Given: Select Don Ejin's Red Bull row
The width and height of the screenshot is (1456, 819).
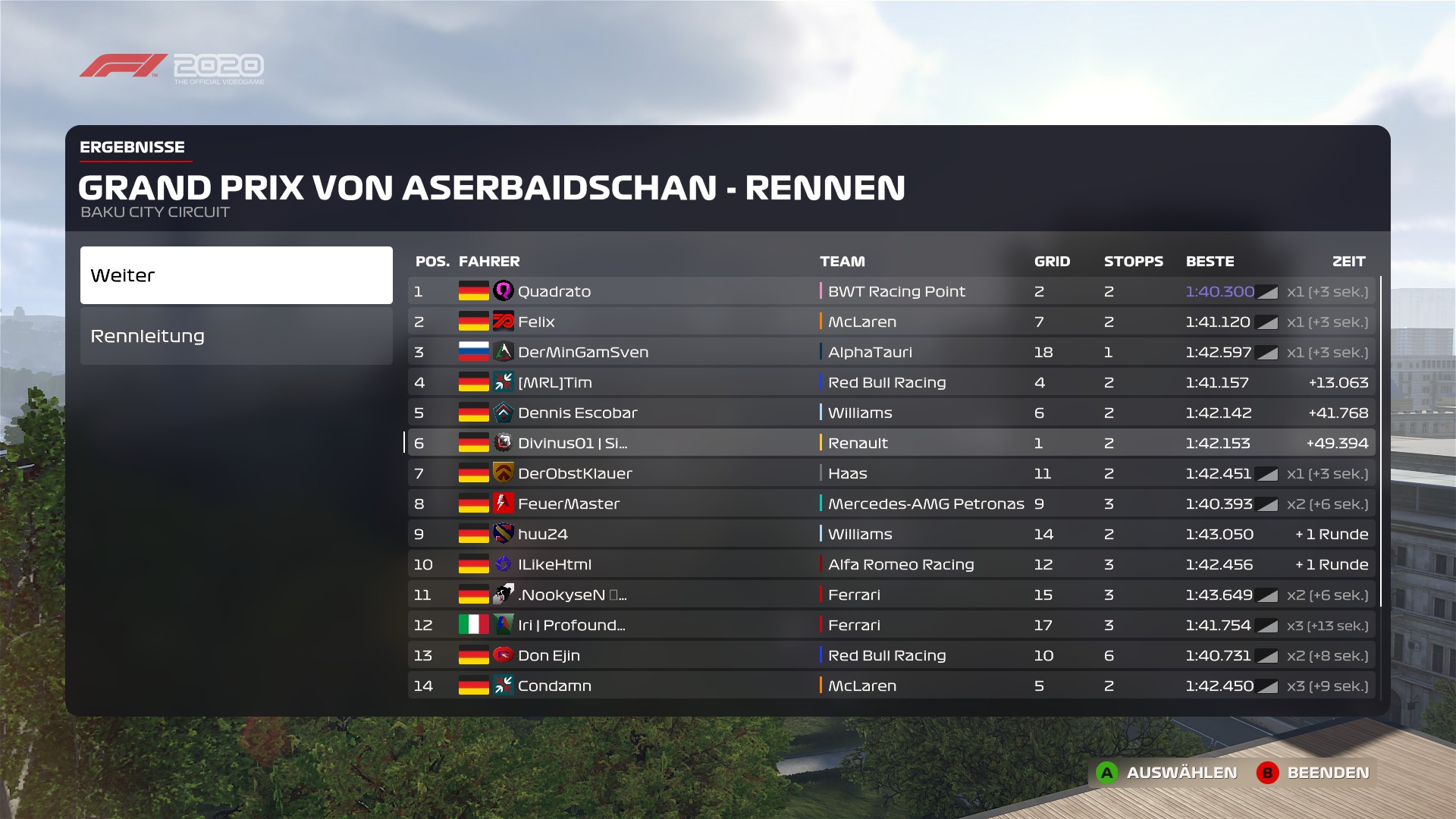Looking at the screenshot, I should 891,655.
